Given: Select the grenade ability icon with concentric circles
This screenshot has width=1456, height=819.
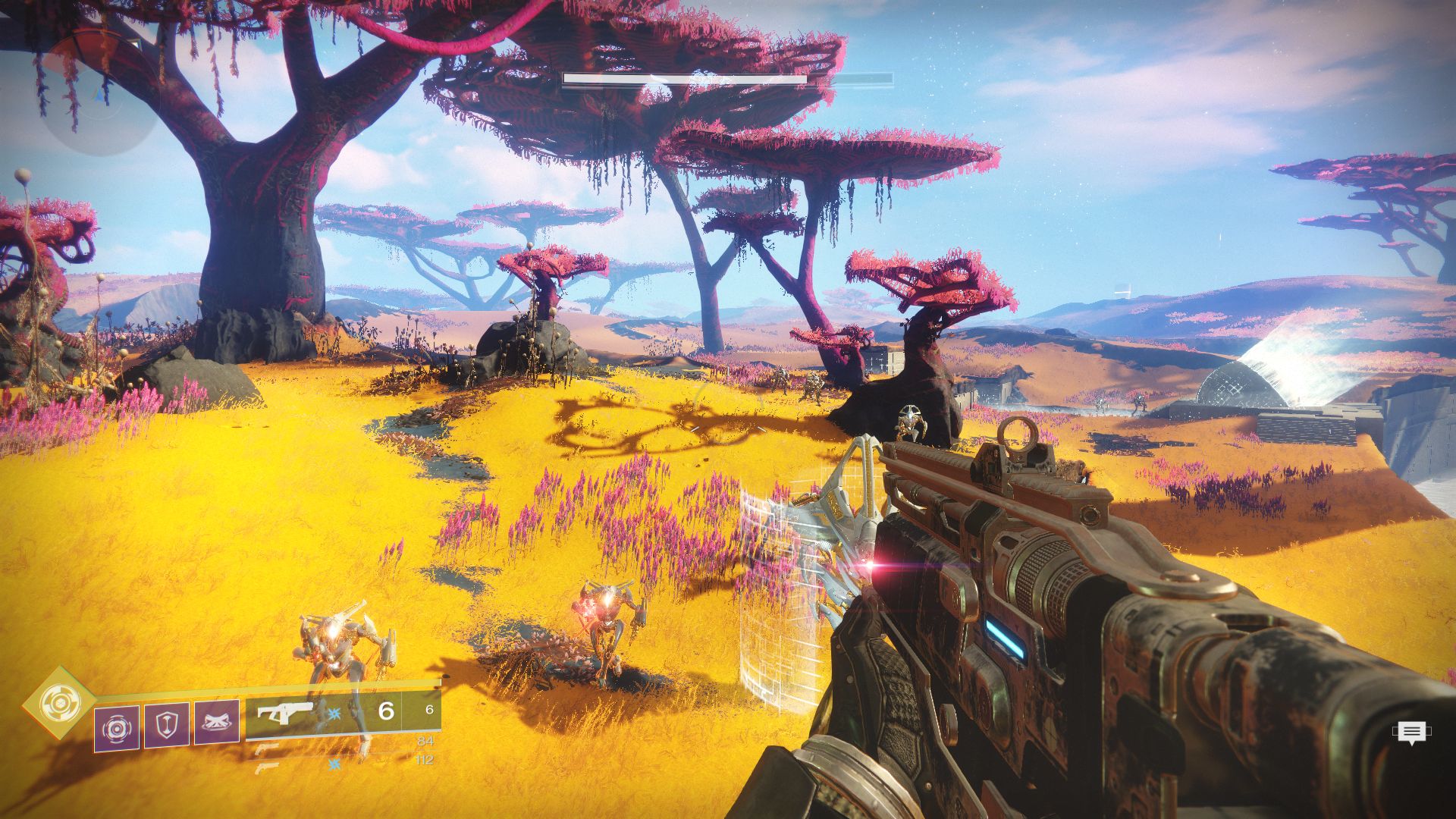Looking at the screenshot, I should [x=117, y=728].
